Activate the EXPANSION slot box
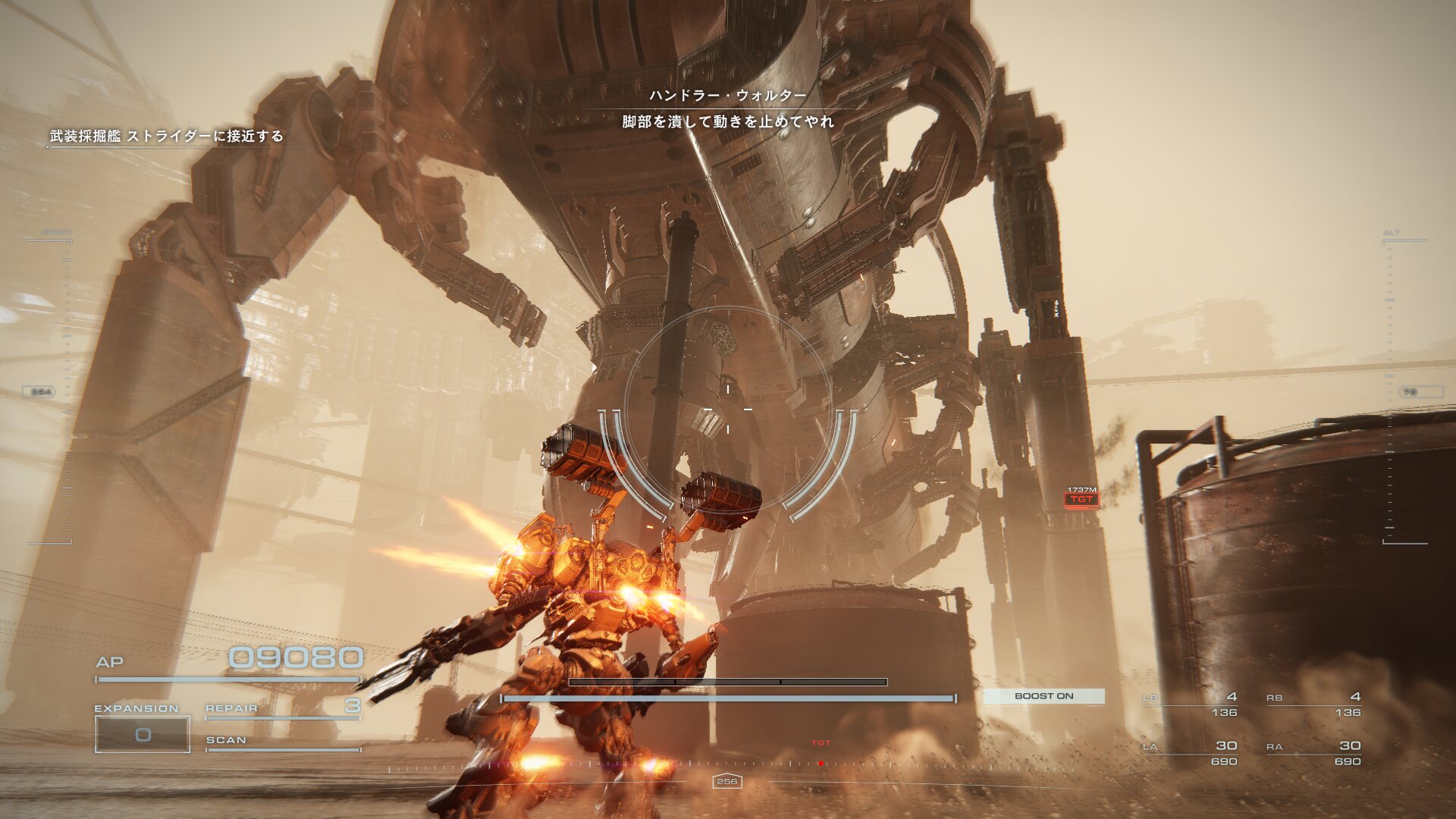This screenshot has height=819, width=1456. pos(143,734)
